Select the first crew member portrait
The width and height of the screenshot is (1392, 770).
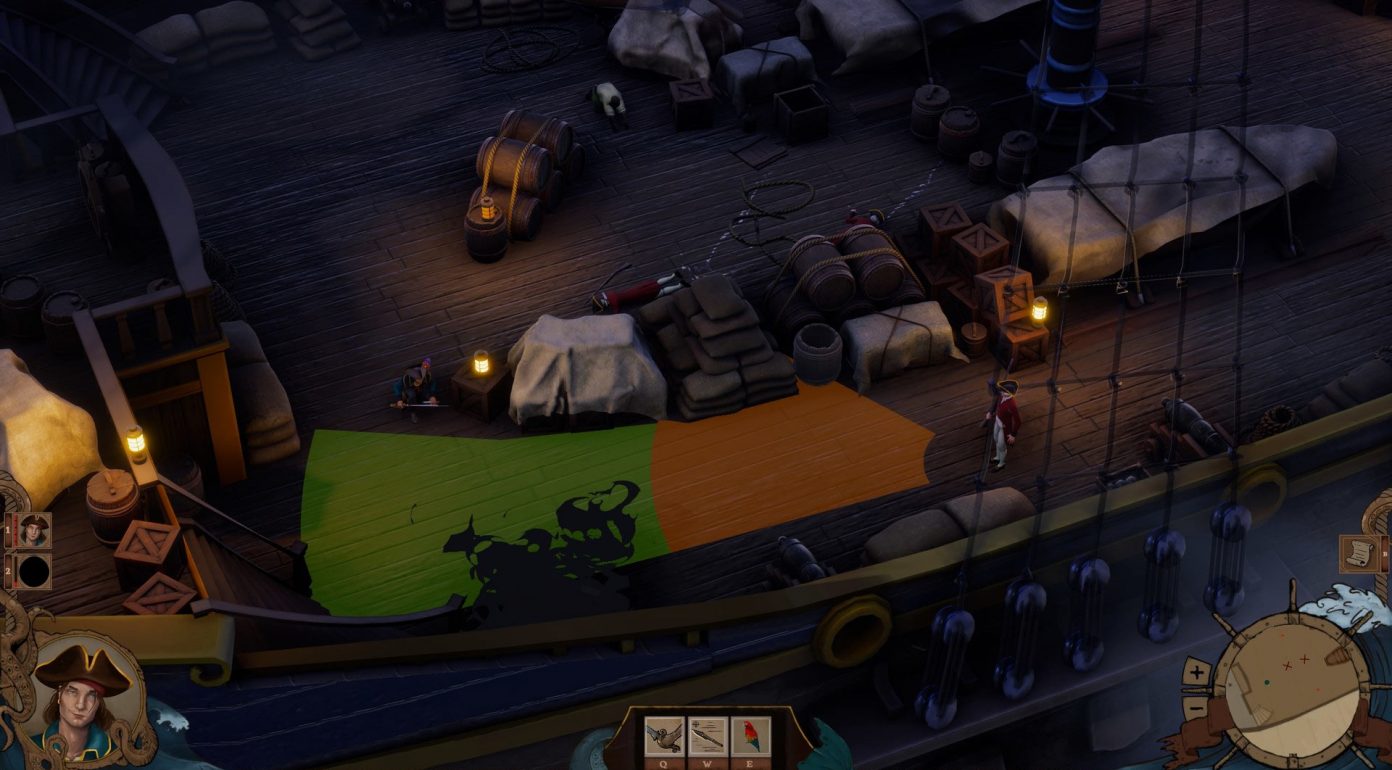(34, 530)
